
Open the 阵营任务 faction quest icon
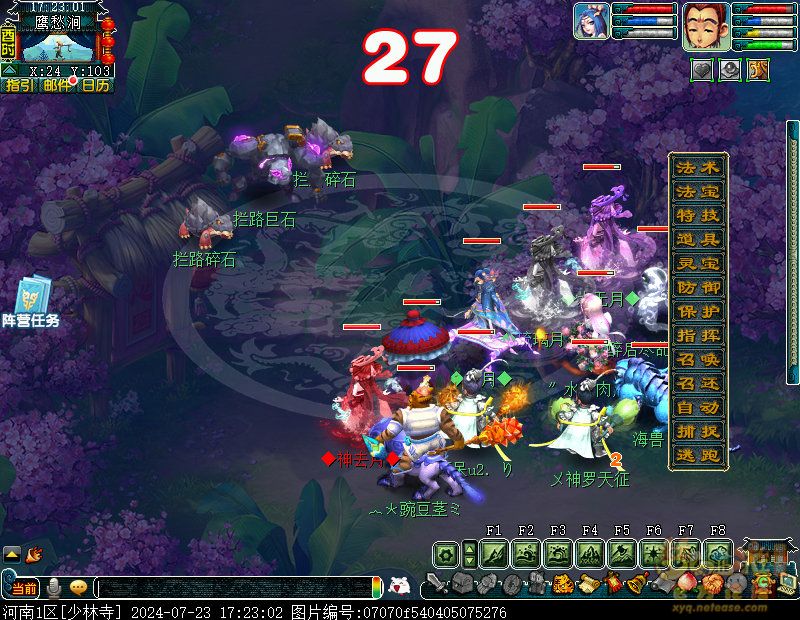click(30, 302)
